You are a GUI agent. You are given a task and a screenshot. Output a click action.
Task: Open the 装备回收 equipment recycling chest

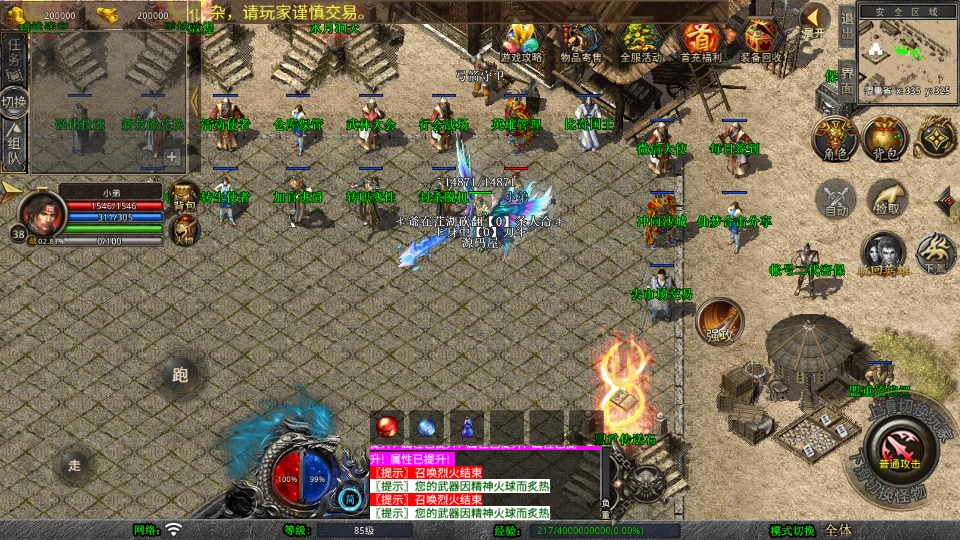[x=762, y=40]
